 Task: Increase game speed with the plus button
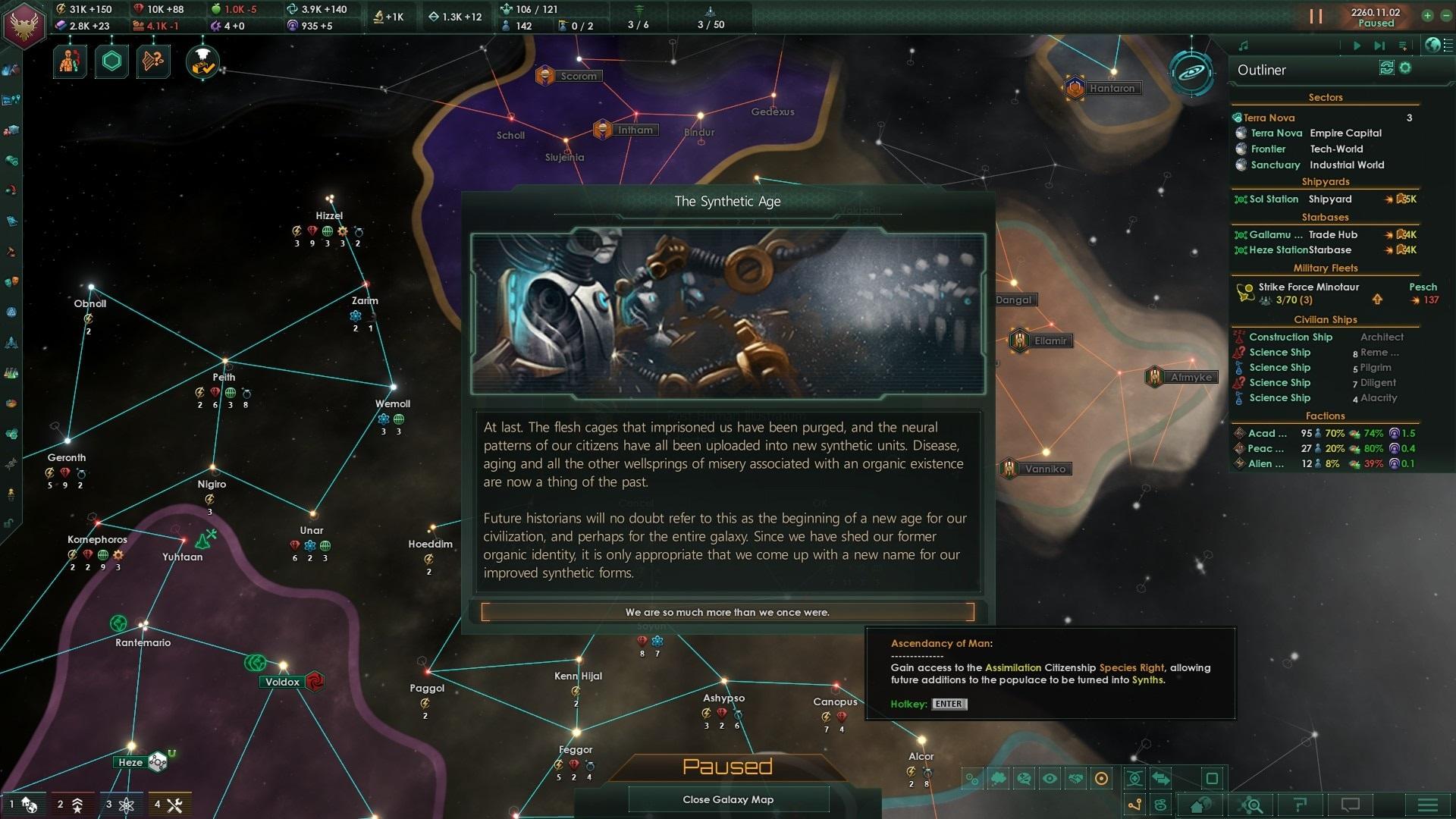(x=1427, y=15)
